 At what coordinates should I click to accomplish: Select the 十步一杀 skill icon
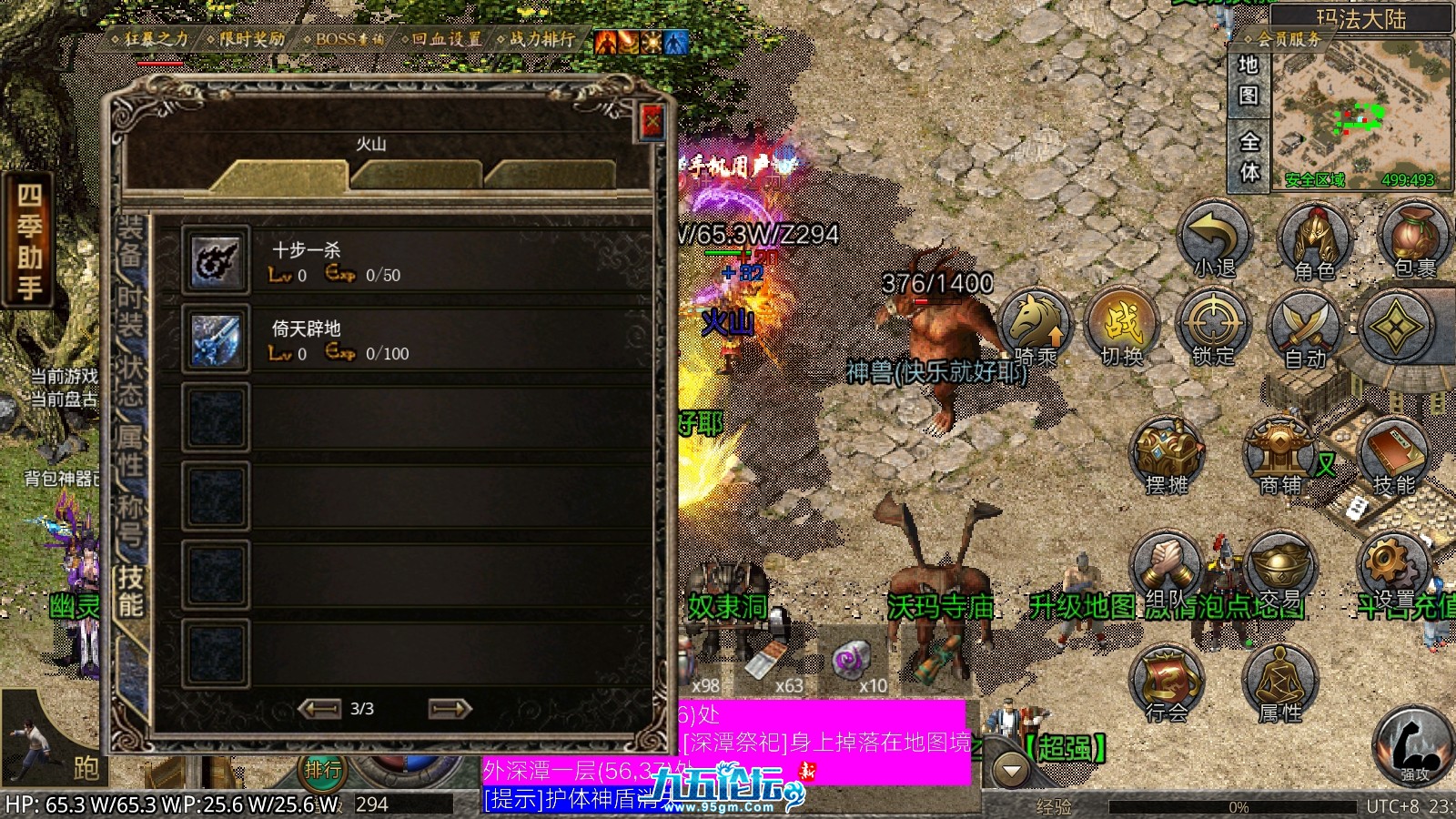click(216, 260)
